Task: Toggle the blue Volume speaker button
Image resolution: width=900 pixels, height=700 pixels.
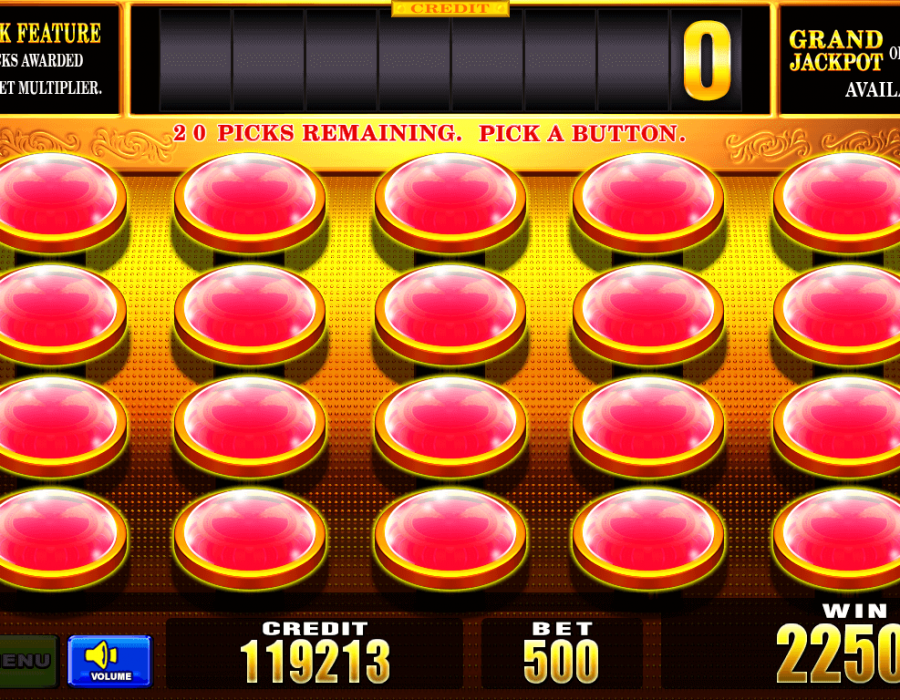Action: tap(109, 660)
